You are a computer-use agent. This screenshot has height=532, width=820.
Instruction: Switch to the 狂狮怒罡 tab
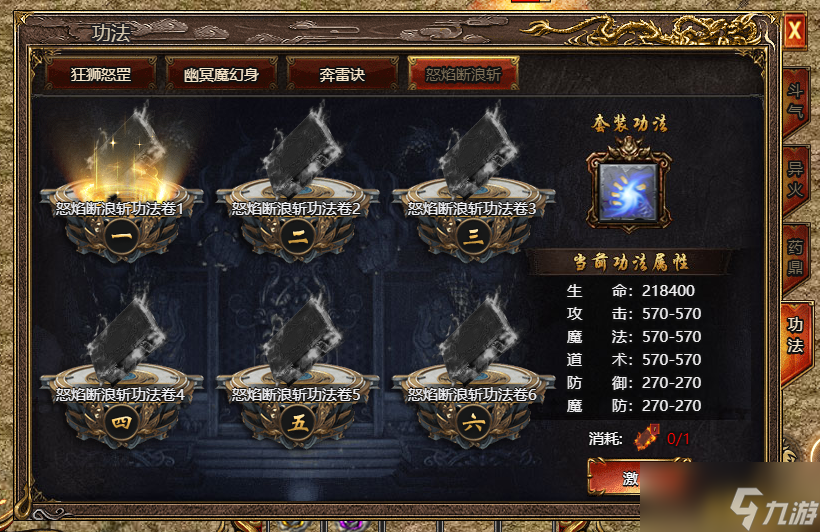pos(101,74)
